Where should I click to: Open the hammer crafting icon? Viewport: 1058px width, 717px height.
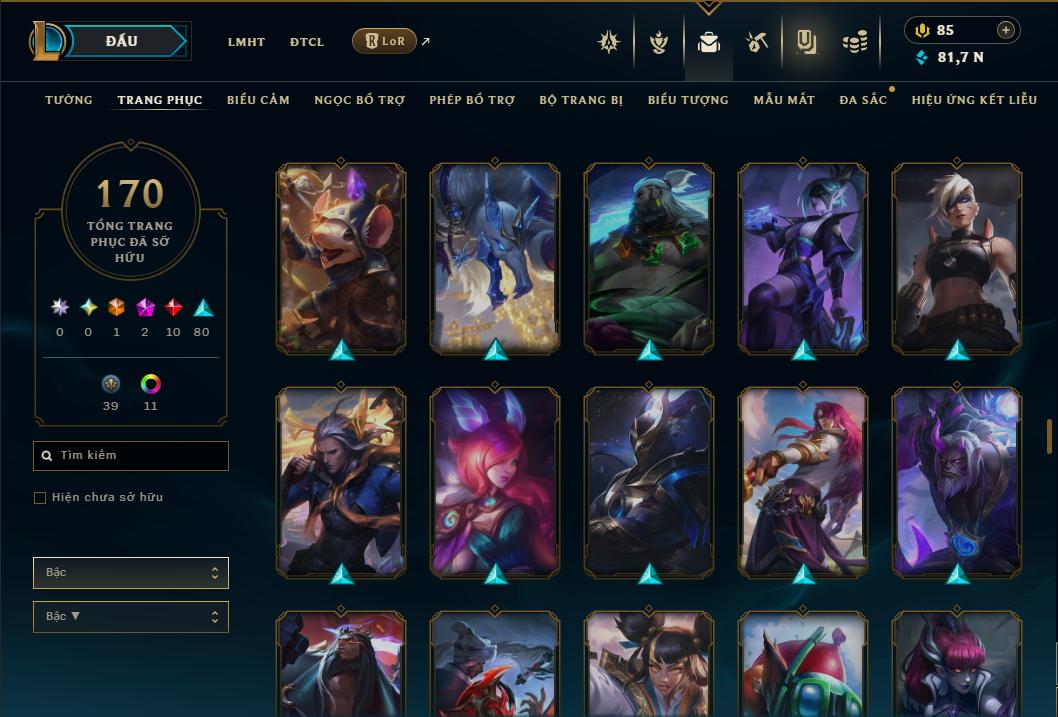coord(757,42)
